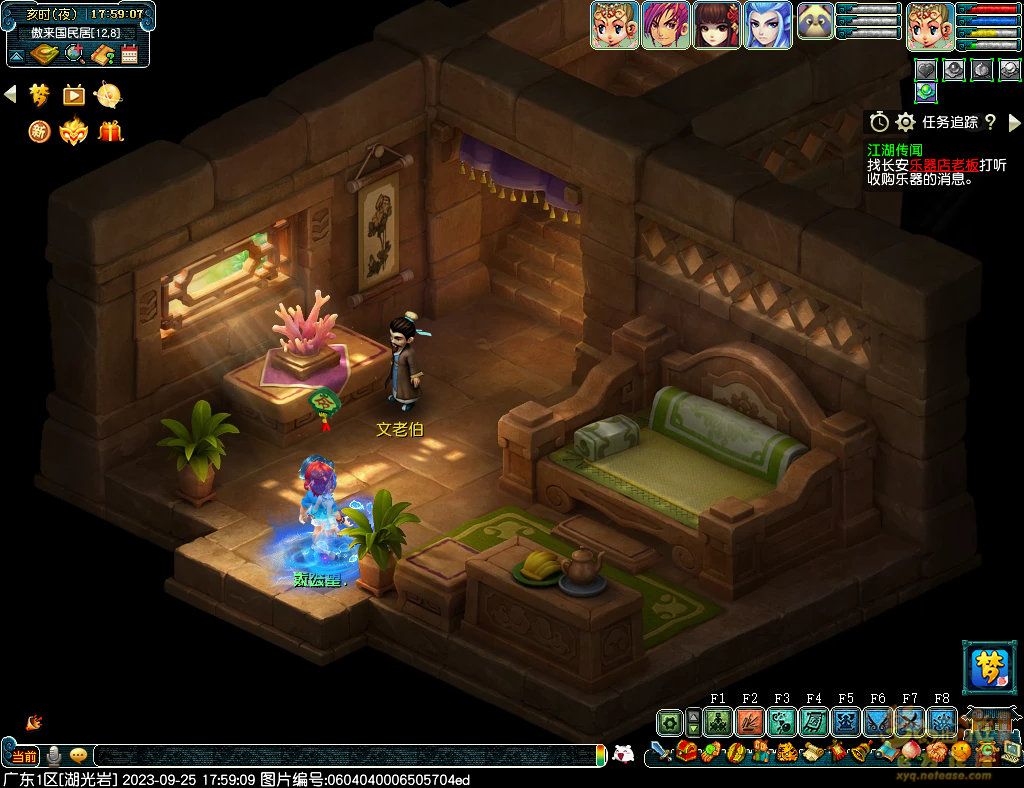Open the treasure chest icon in bottom bar

[x=686, y=752]
